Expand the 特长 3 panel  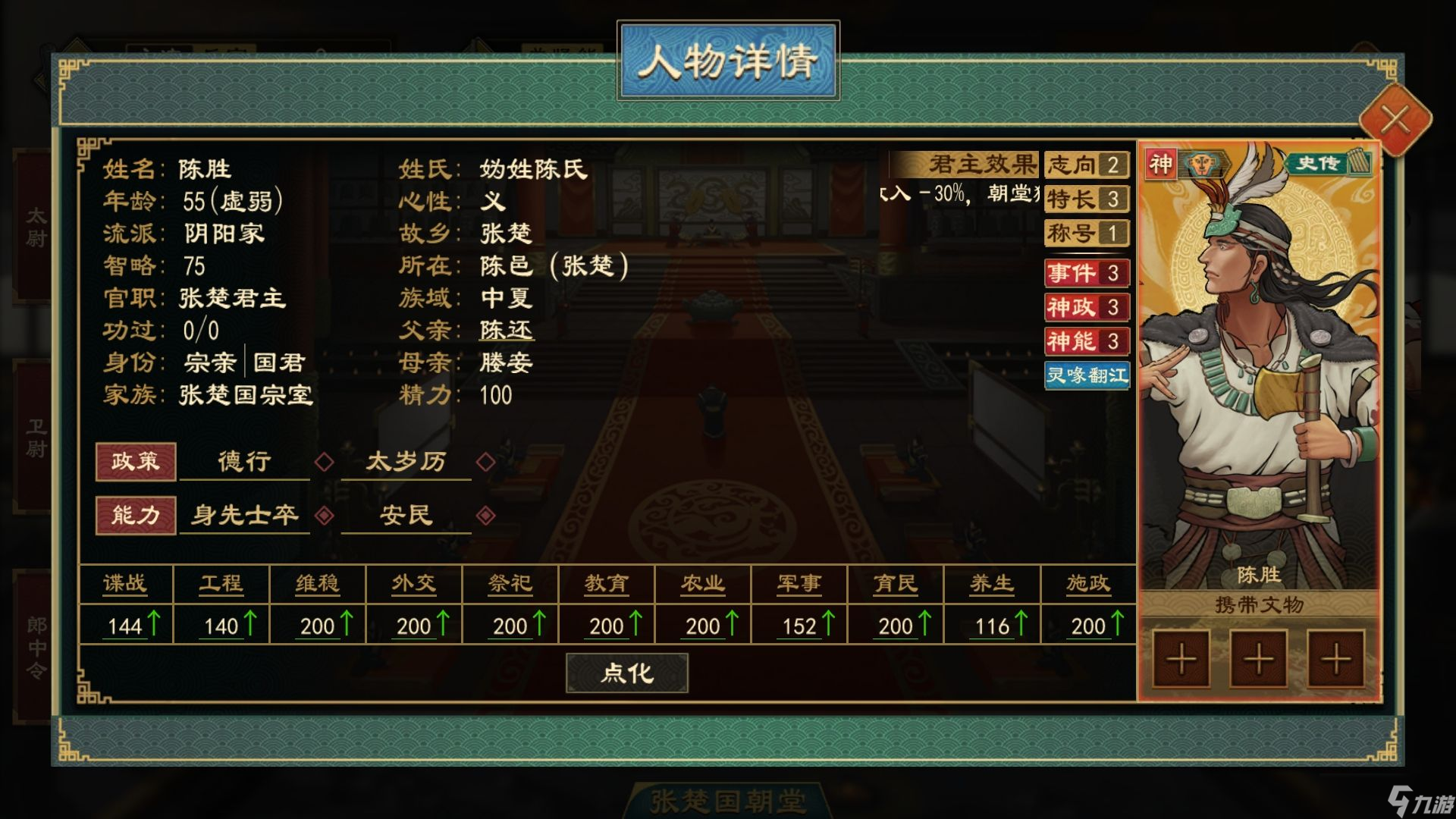(1087, 199)
